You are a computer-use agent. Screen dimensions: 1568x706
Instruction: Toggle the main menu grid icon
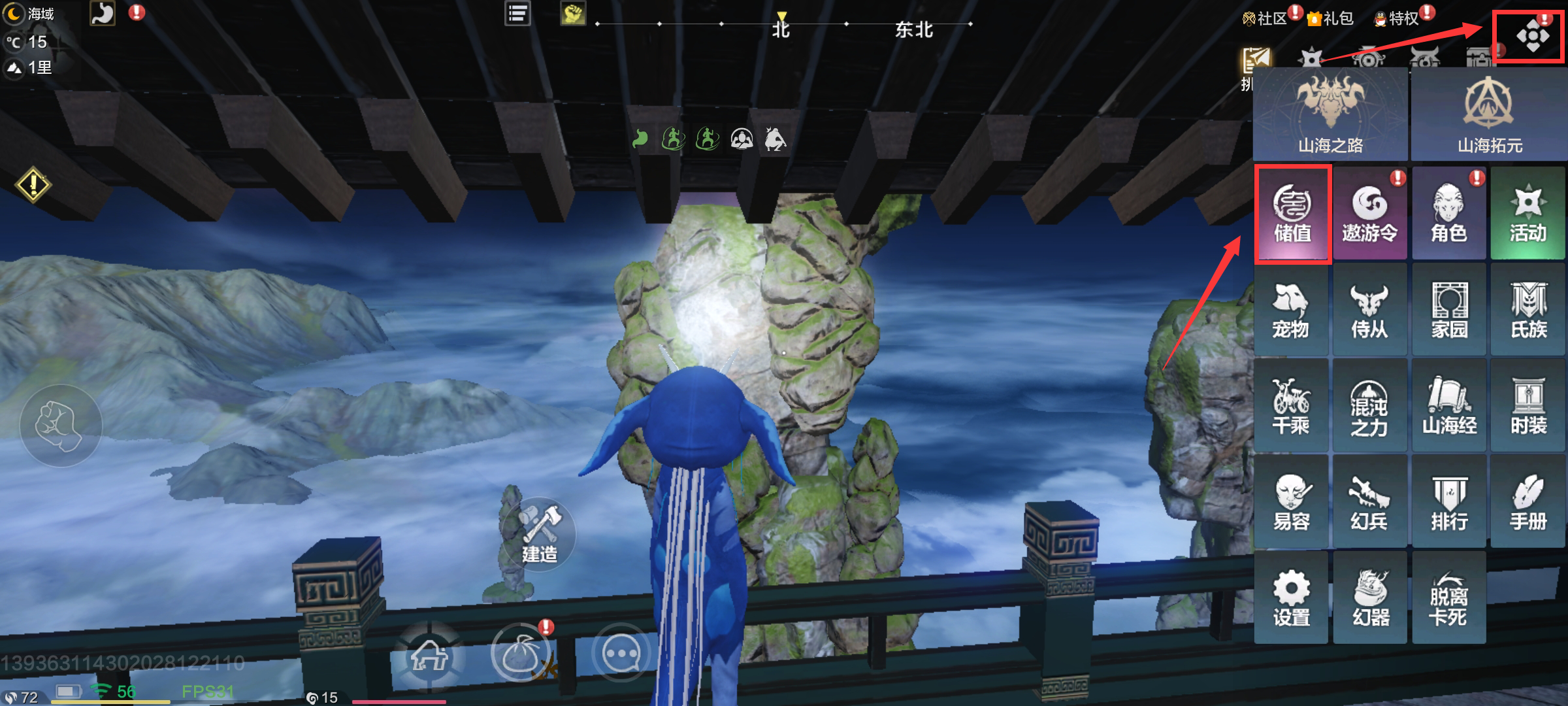[x=1532, y=37]
